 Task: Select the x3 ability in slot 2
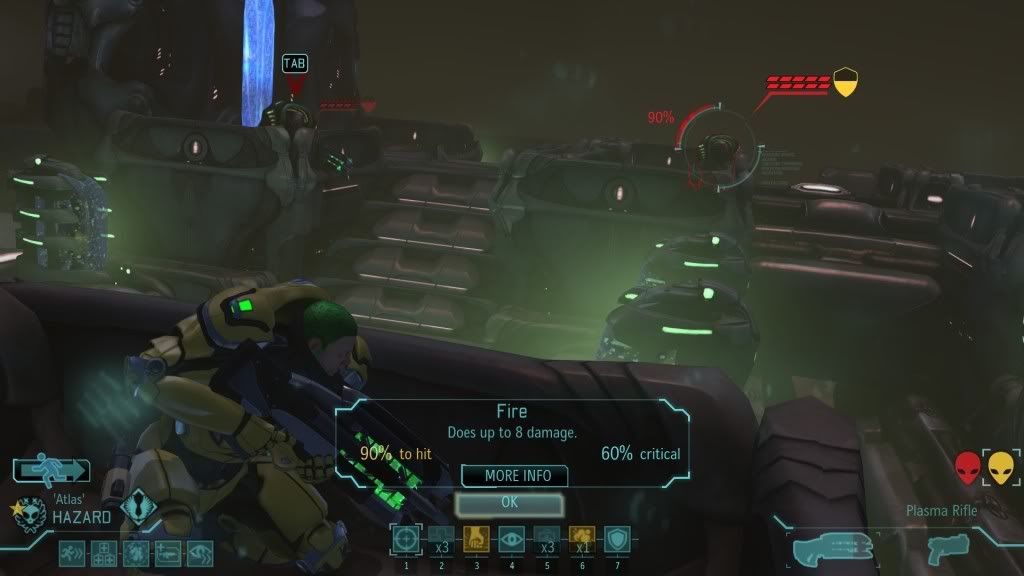(x=441, y=539)
